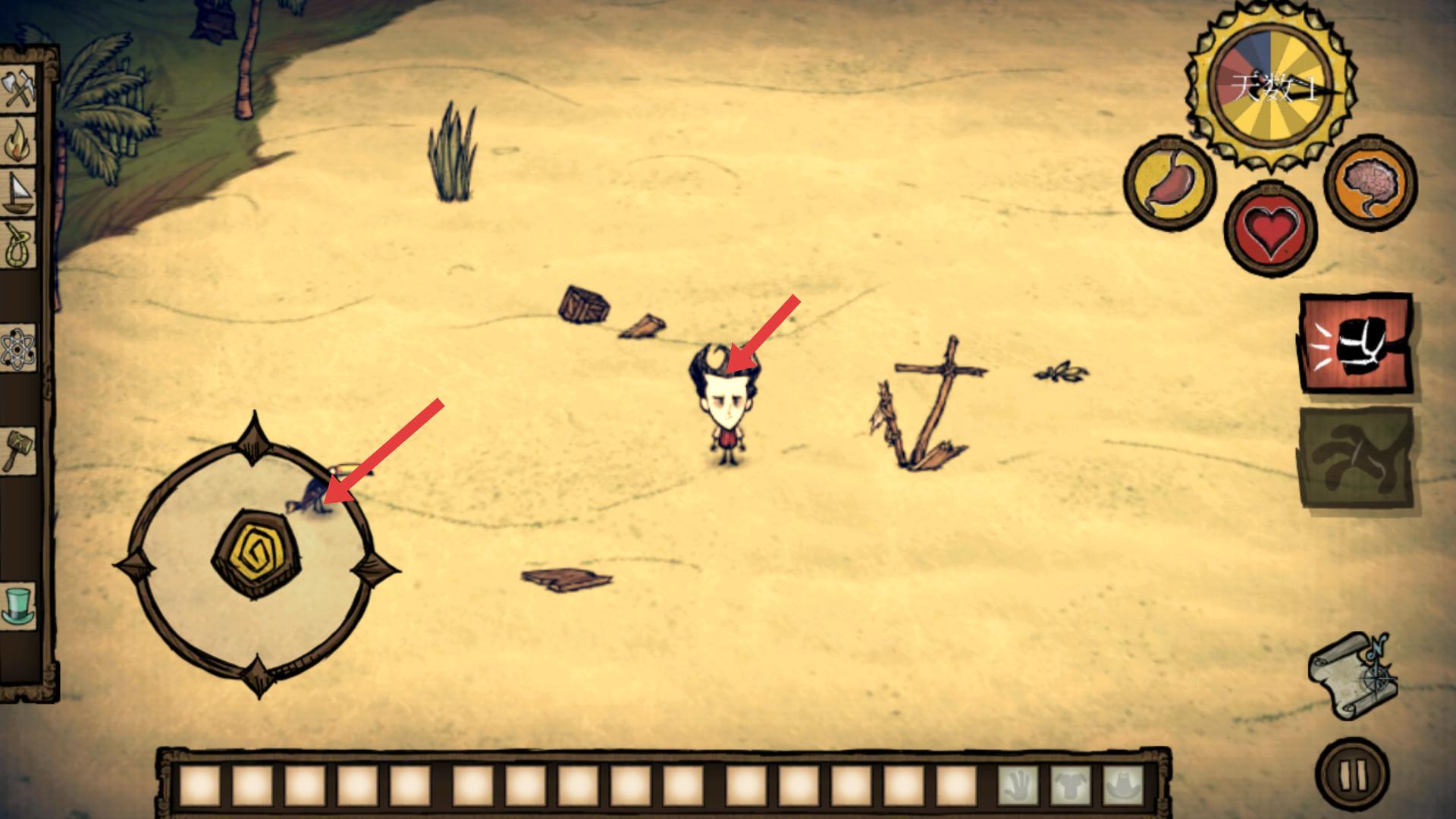
Task: Tap the red fist attack button
Action: [1357, 345]
